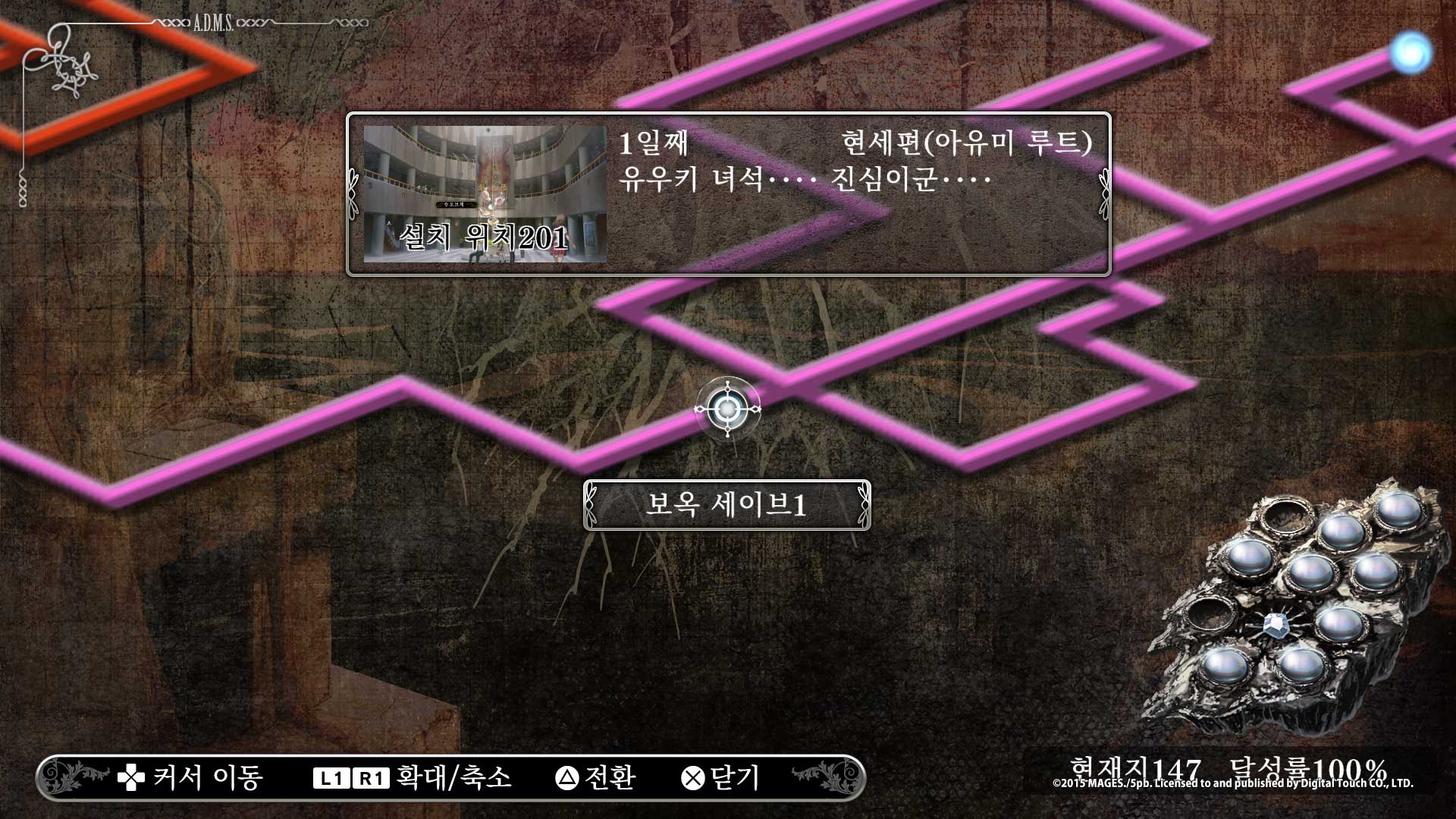The image size is (1456, 819).
Task: Select the cursor node marker on the flowchart
Action: (x=730, y=409)
